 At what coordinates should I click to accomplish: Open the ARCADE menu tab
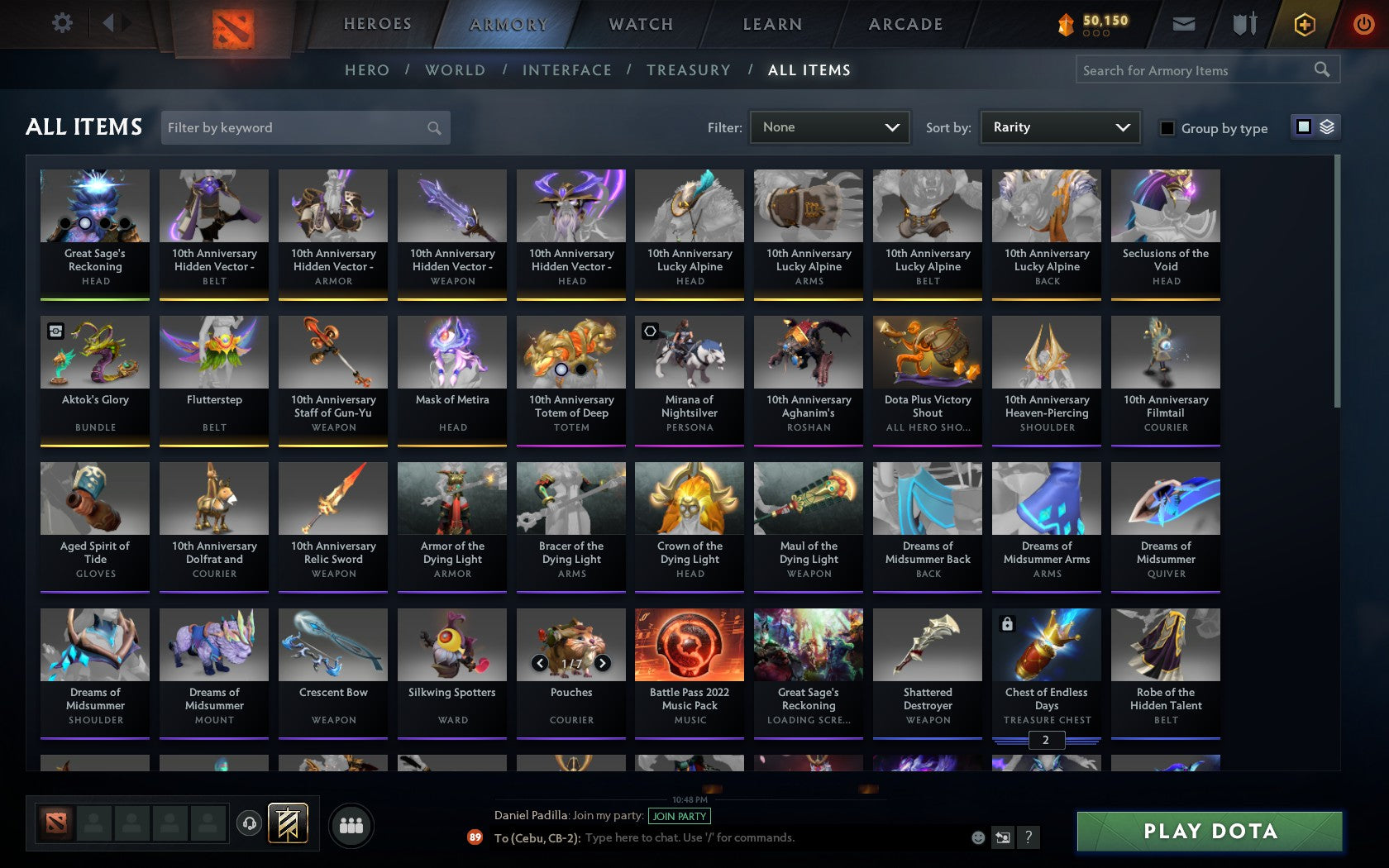point(905,24)
